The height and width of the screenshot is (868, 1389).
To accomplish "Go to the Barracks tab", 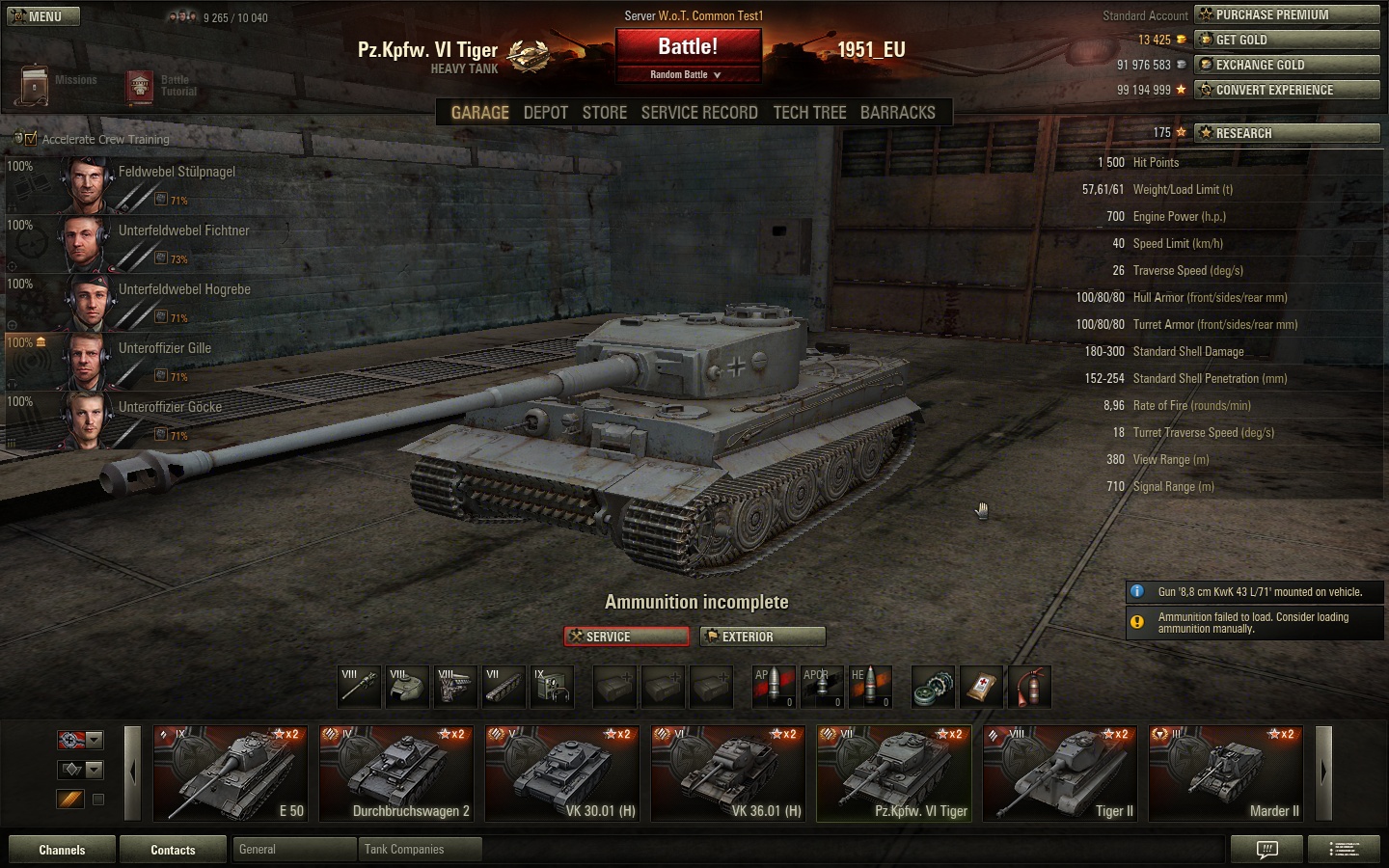I will click(897, 113).
